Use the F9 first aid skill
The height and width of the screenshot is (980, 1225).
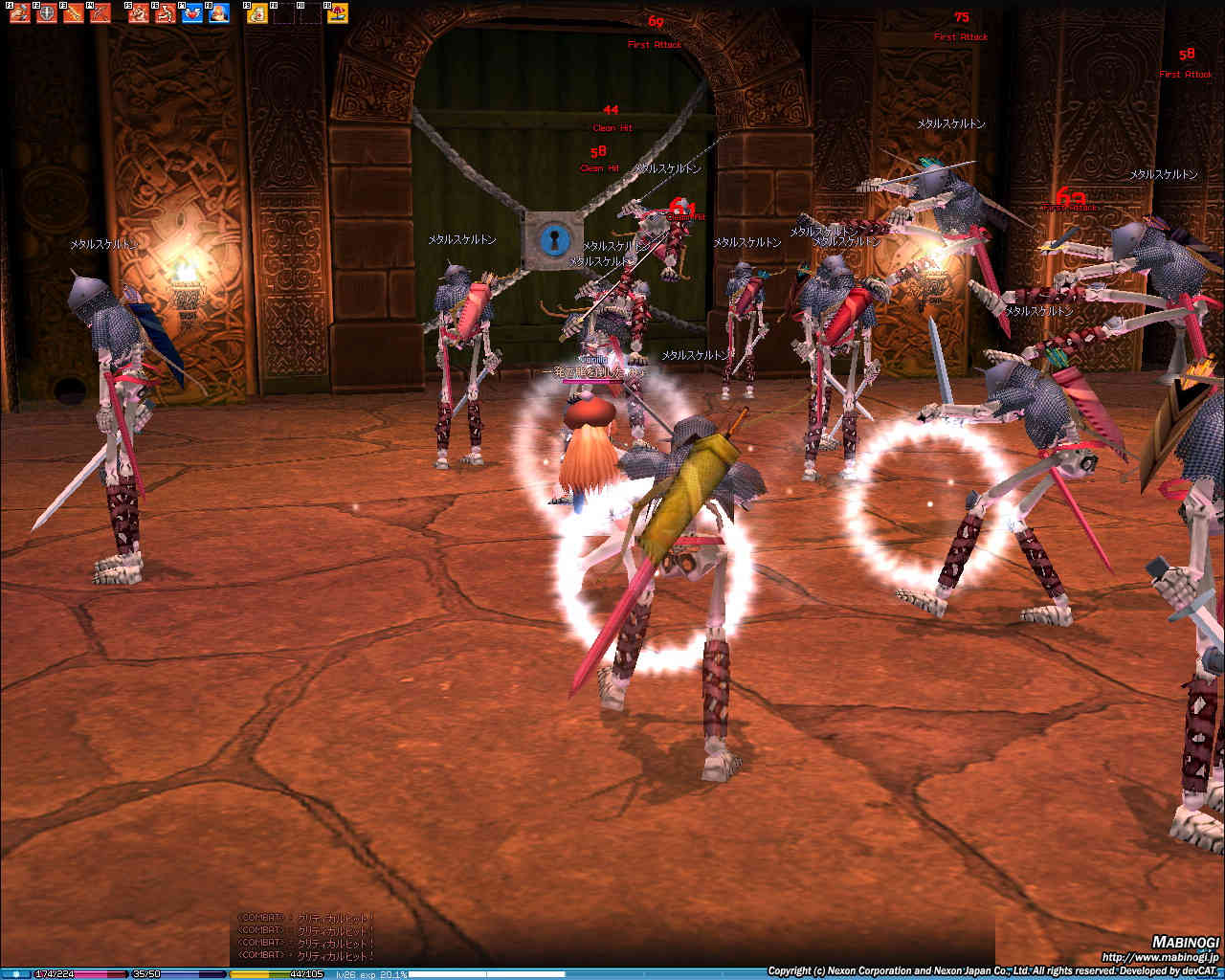click(256, 13)
